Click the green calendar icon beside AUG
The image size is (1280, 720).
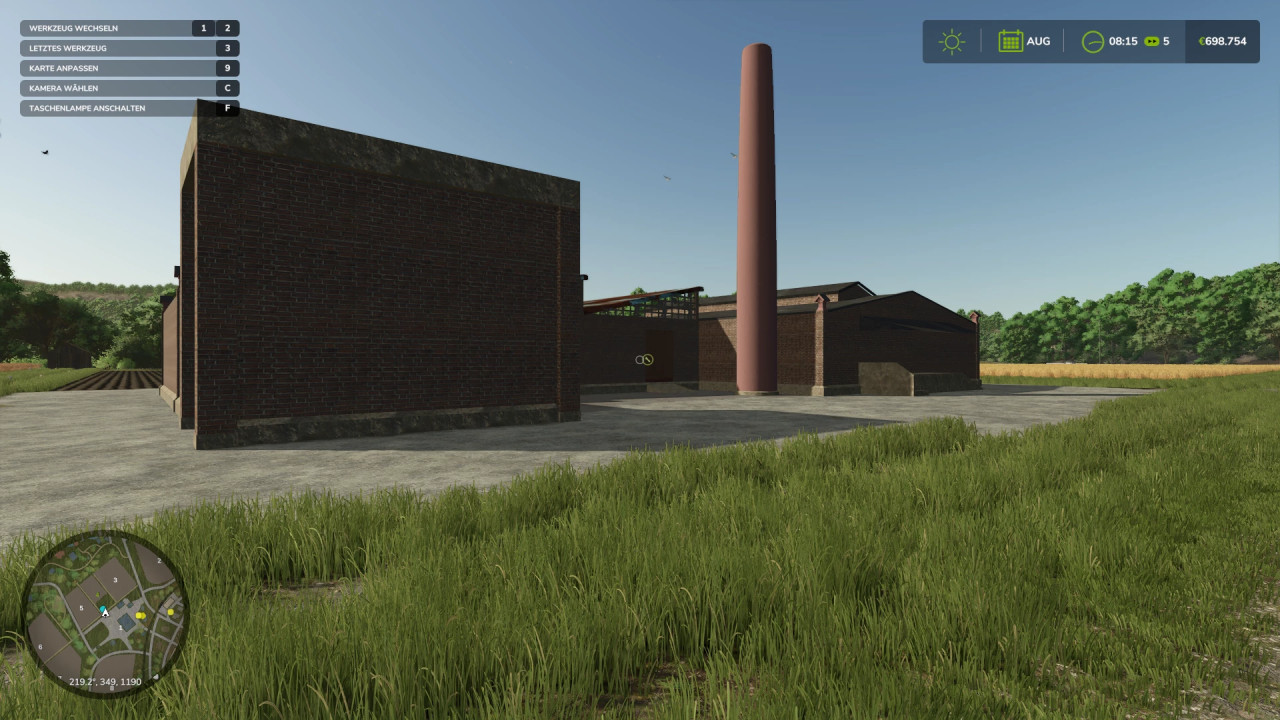pos(1009,41)
